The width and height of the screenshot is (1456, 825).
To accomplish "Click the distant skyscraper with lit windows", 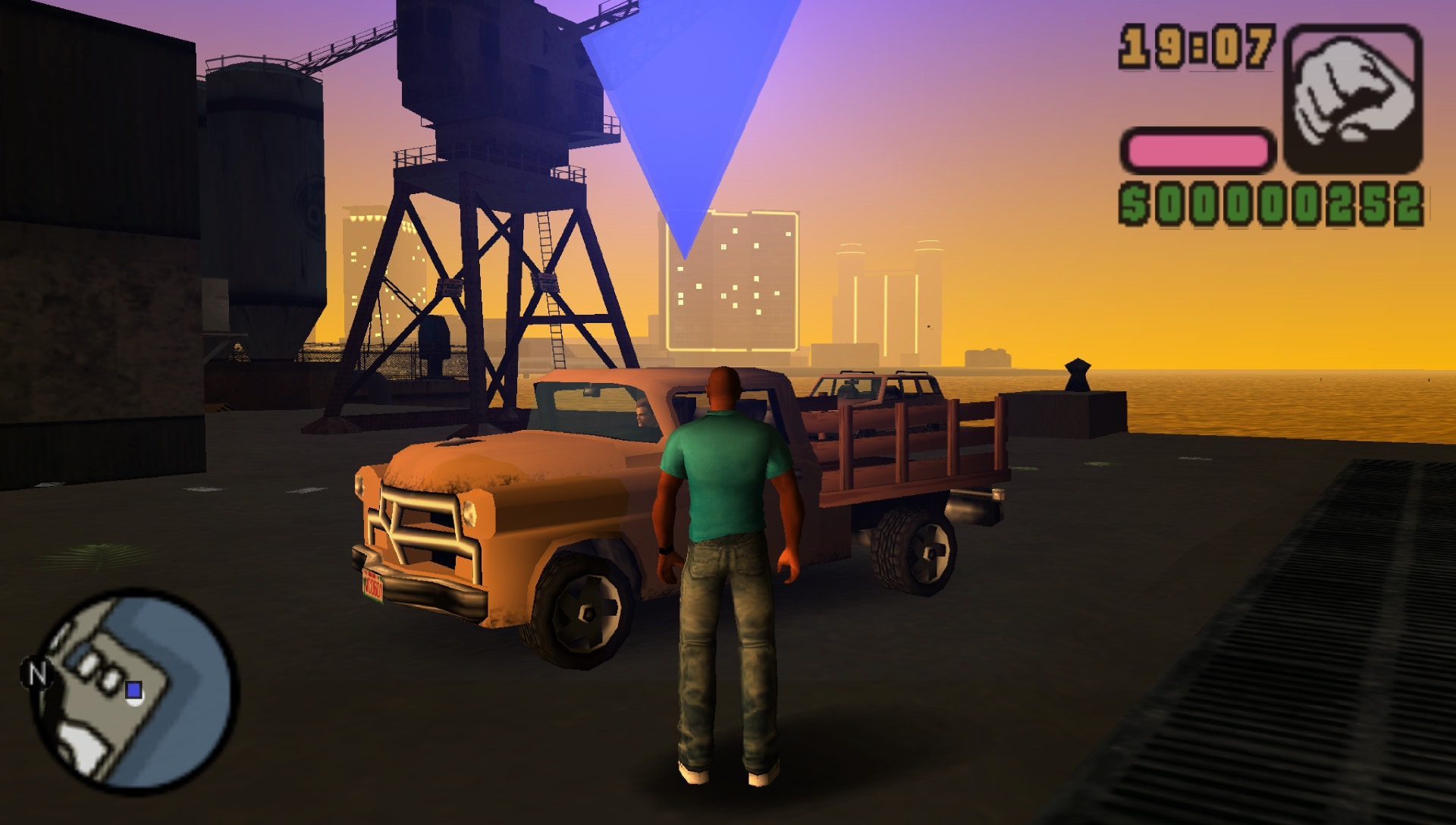I will (x=732, y=288).
